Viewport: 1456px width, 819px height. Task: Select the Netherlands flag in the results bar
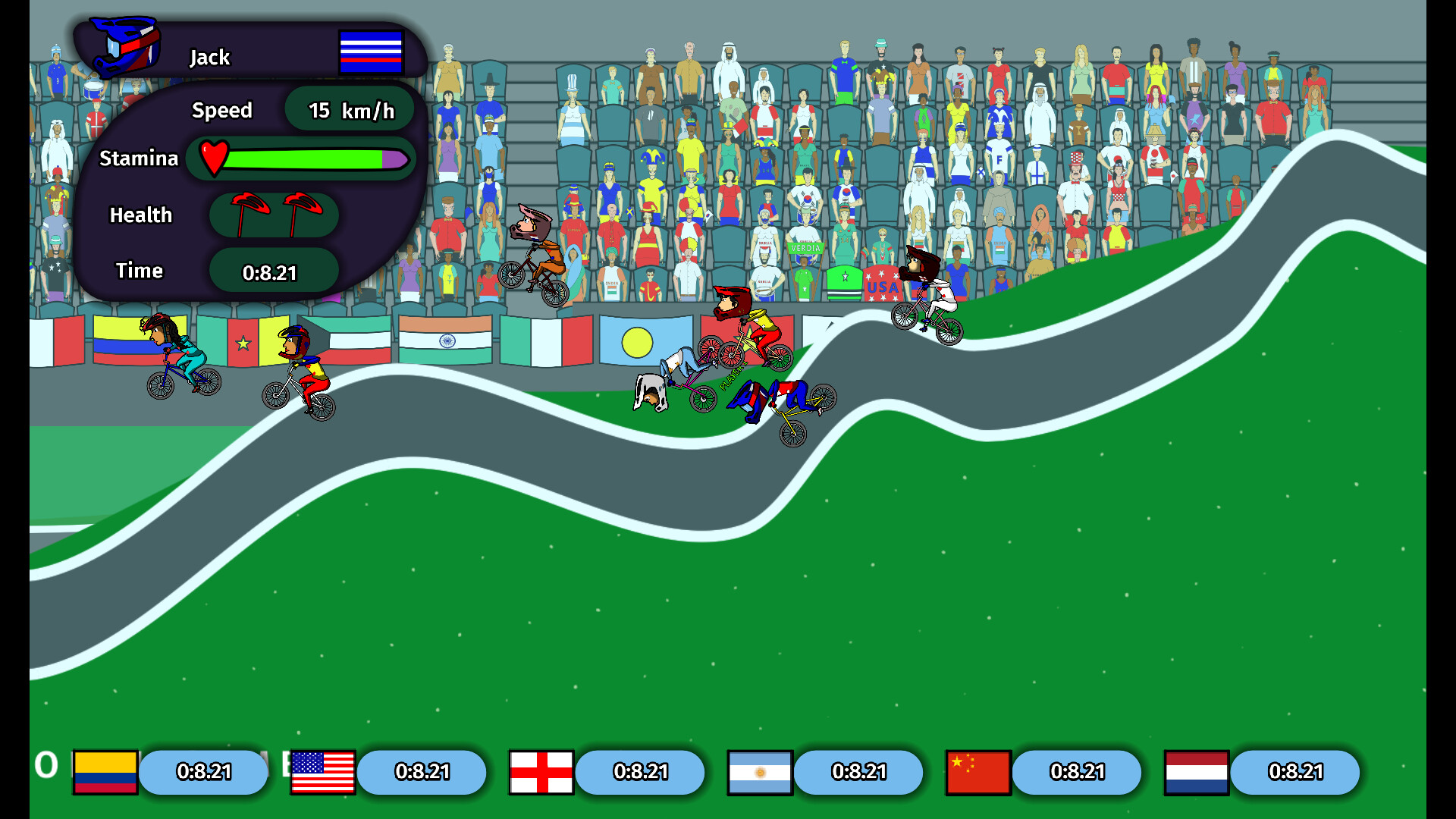(x=1196, y=772)
